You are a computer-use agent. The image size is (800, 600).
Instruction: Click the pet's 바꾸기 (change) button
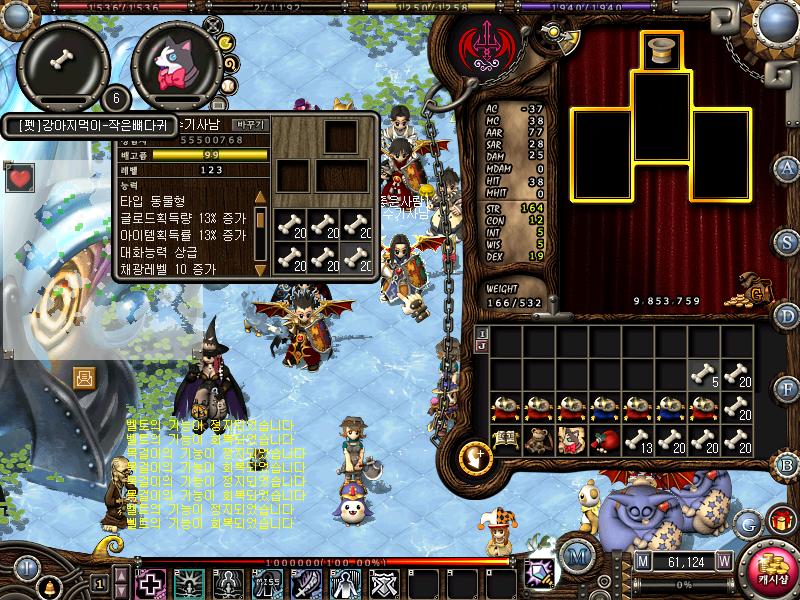tap(249, 125)
